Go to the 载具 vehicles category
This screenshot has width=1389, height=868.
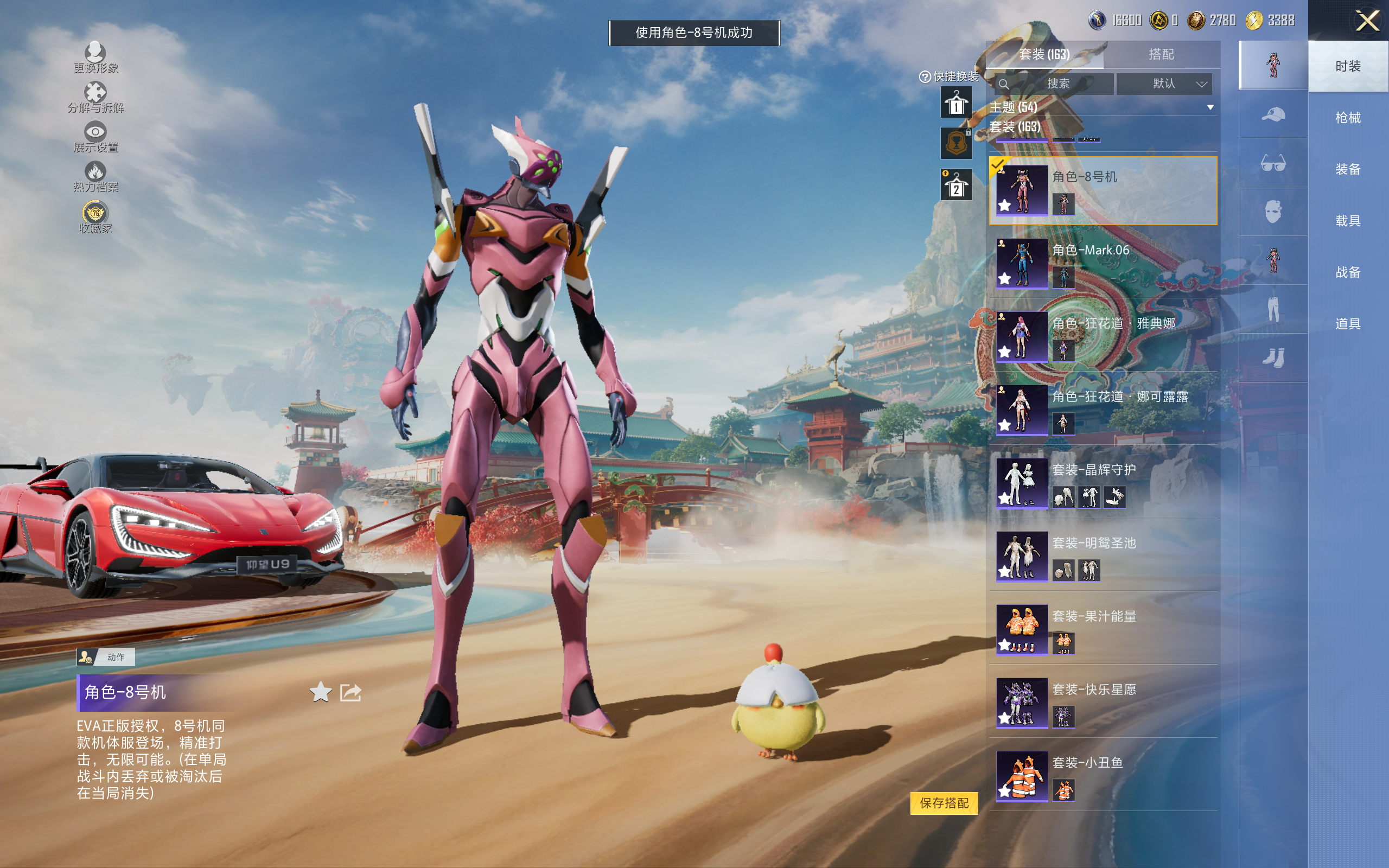point(1348,221)
